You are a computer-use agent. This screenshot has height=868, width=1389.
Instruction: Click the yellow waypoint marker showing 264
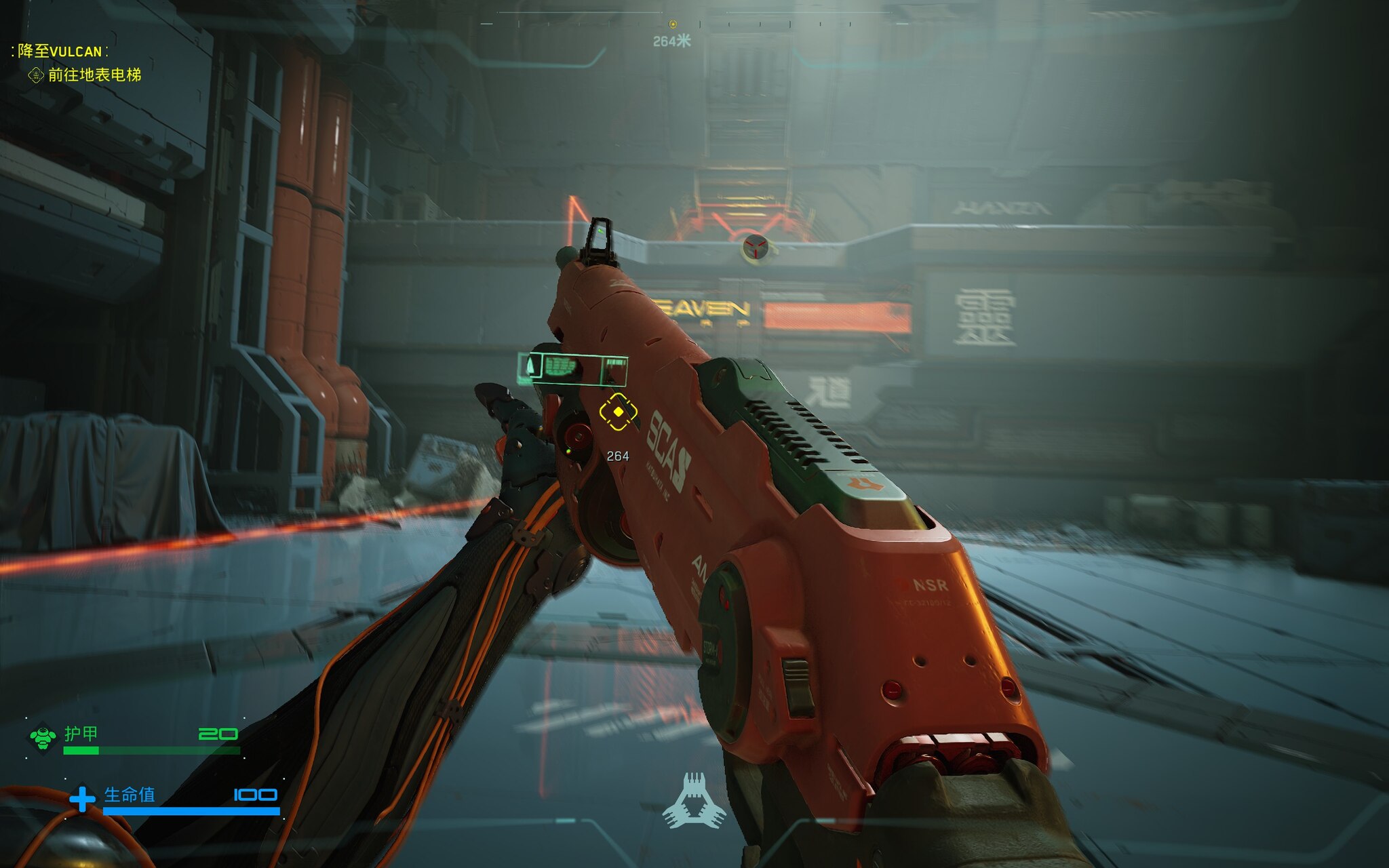pyautogui.click(x=618, y=412)
